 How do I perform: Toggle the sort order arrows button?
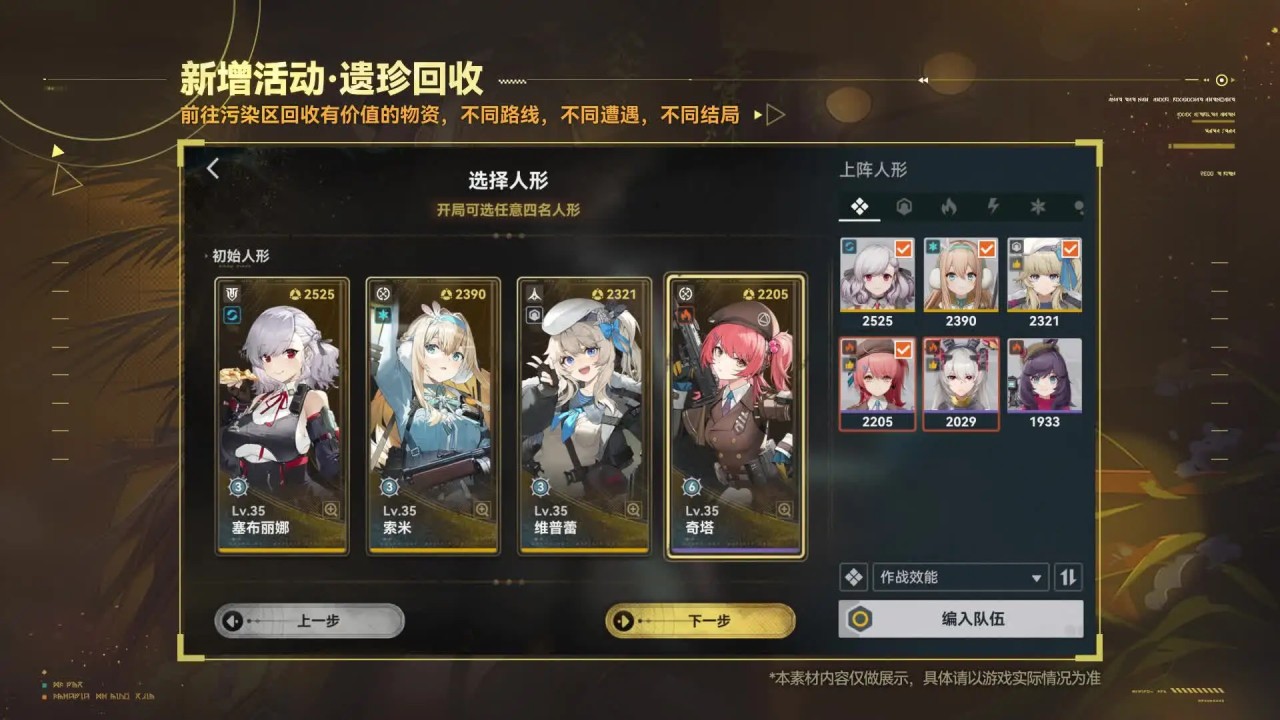1068,577
